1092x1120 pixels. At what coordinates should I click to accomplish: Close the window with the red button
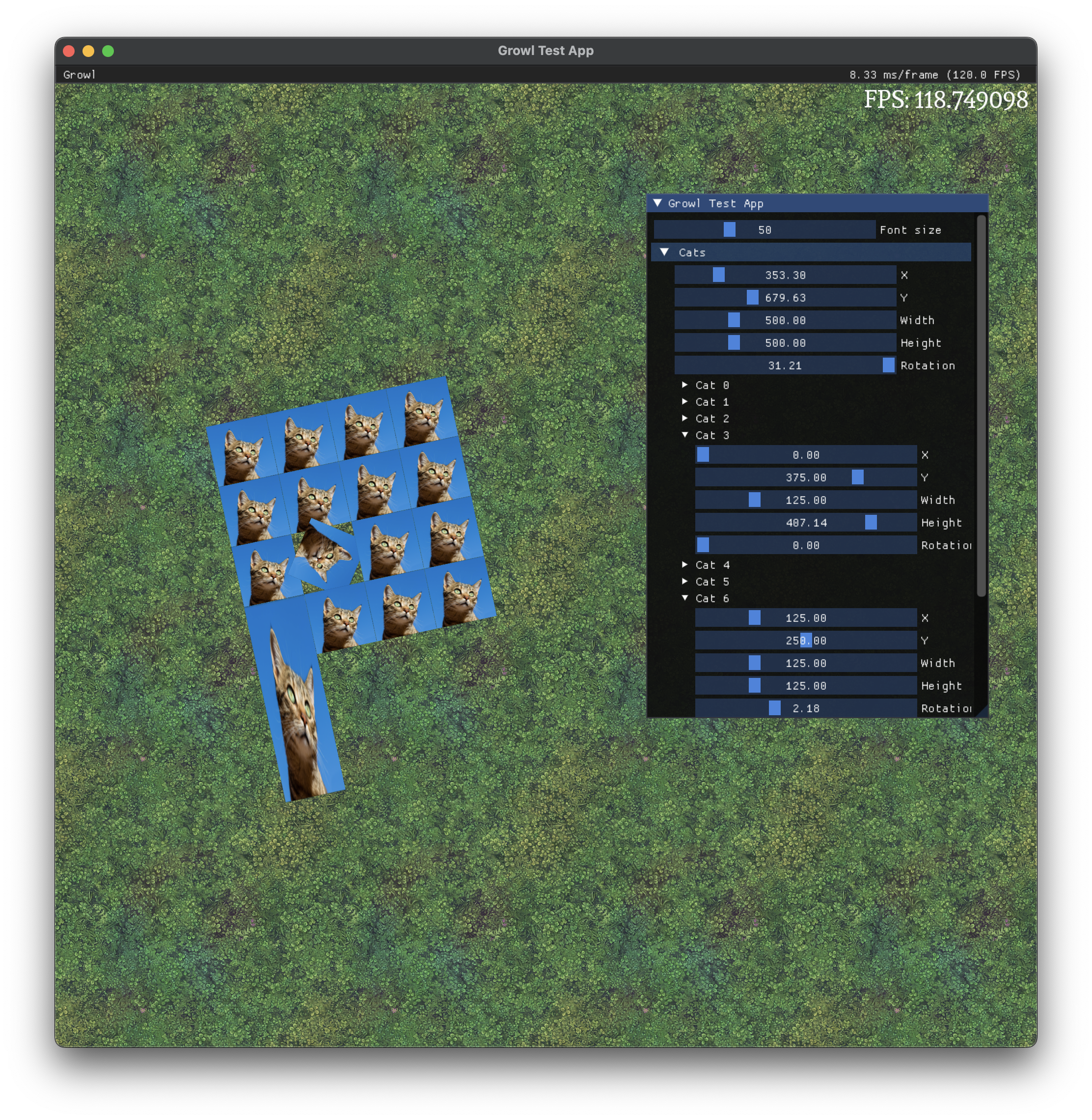tap(69, 51)
